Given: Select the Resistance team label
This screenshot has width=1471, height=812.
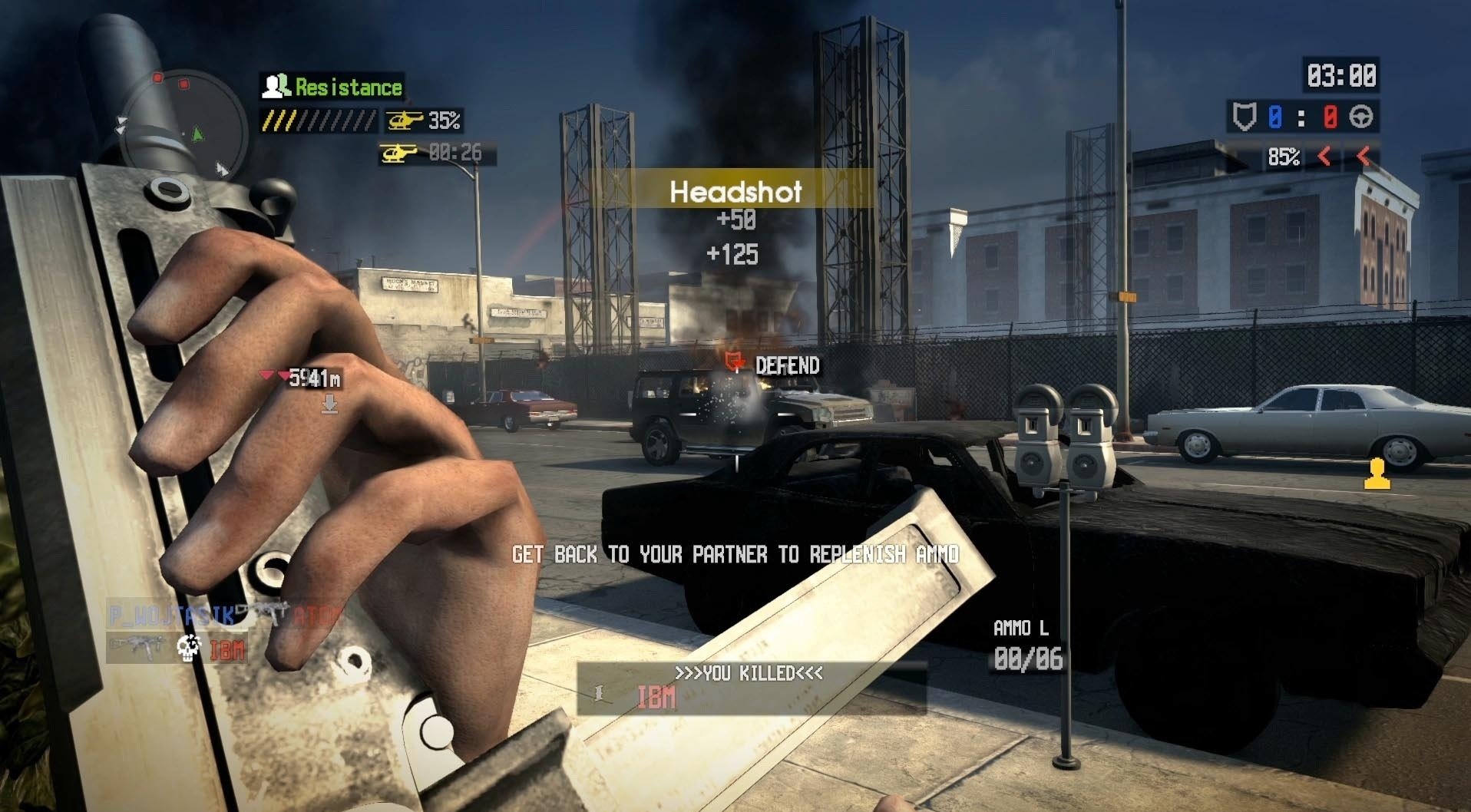Looking at the screenshot, I should click(333, 87).
